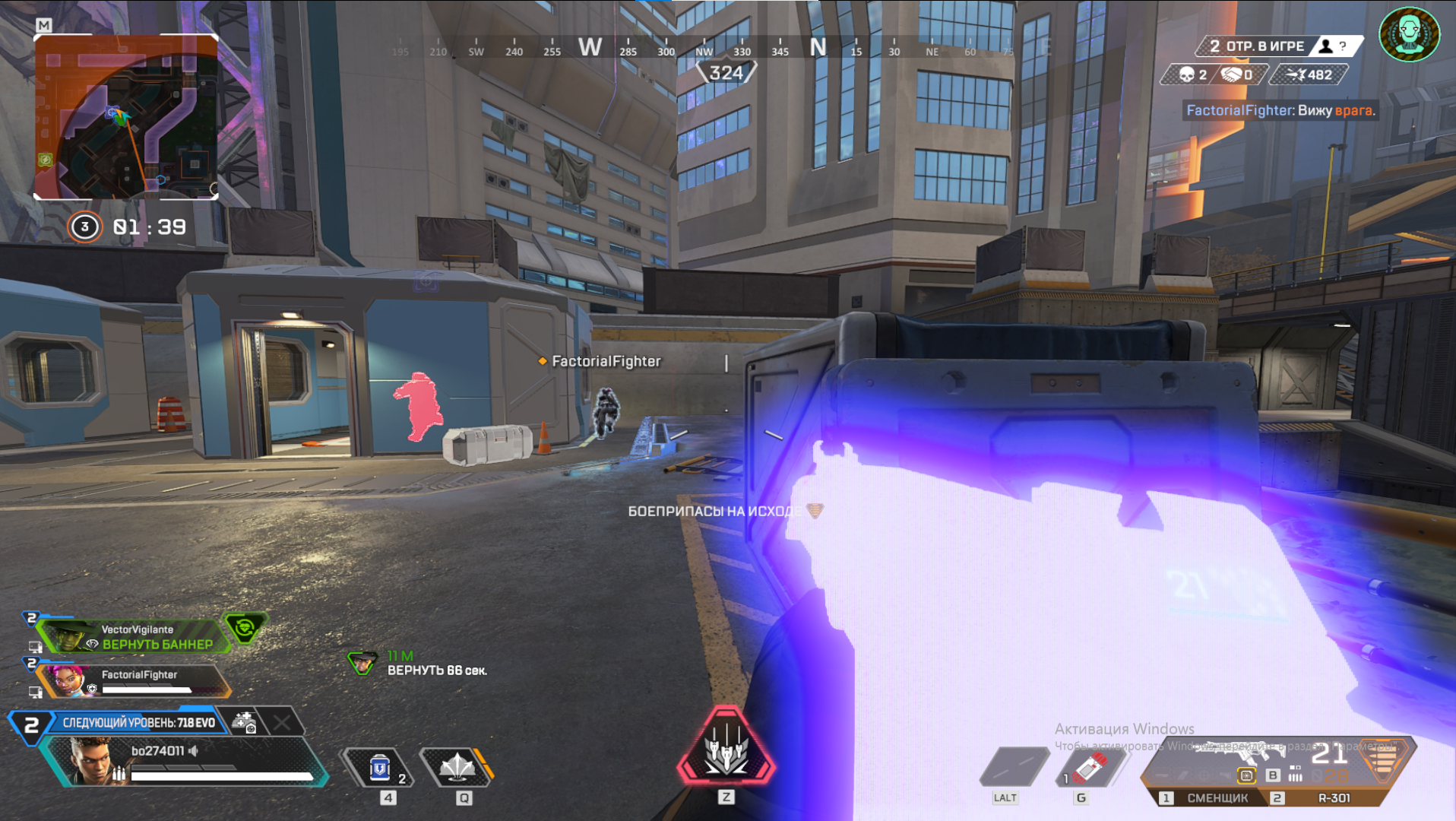Select the thermite grenade ordnance slot
1456x821 pixels.
point(1088,768)
